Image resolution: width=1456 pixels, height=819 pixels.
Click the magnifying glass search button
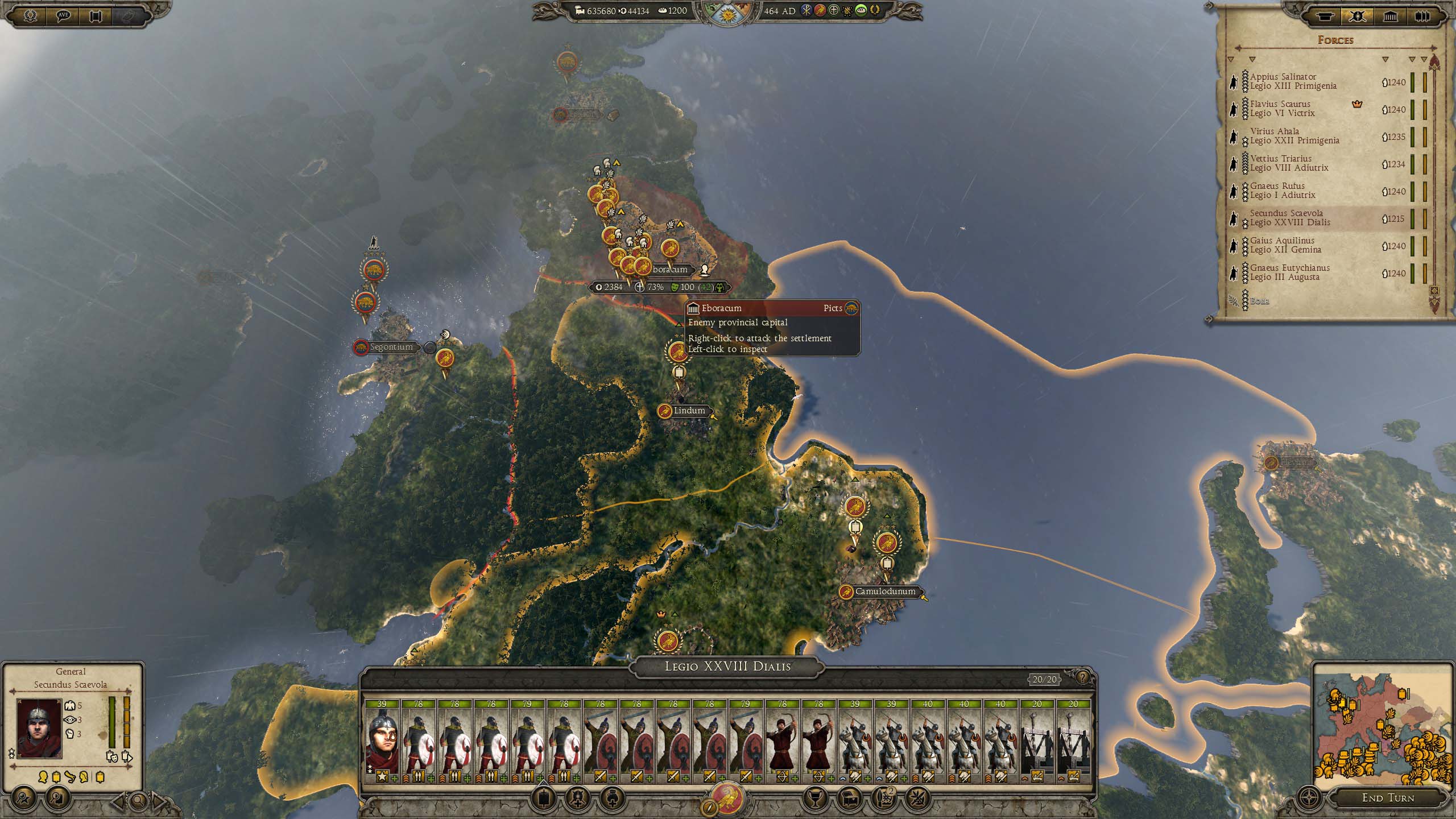click(x=138, y=801)
